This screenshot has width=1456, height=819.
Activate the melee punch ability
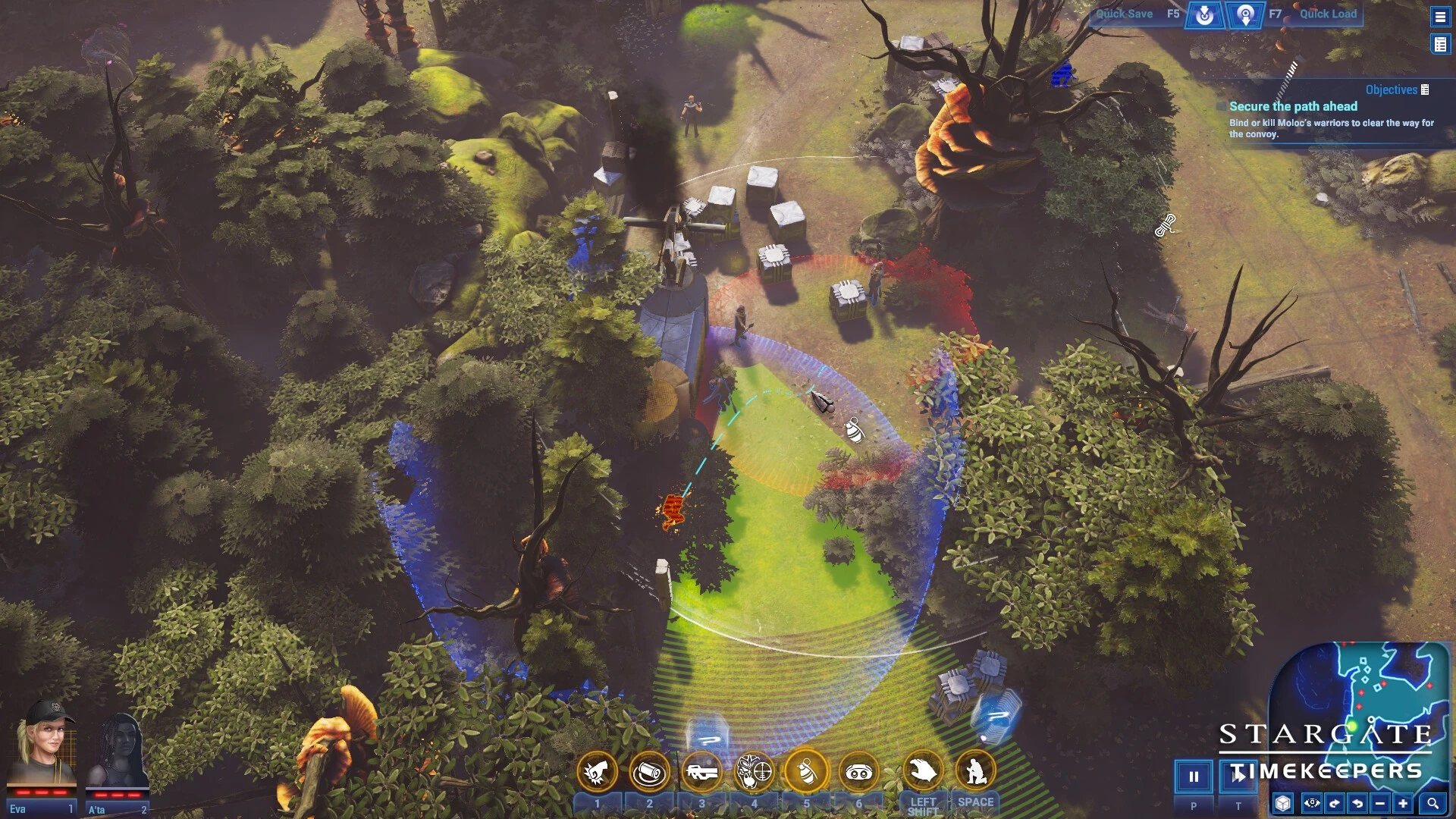pyautogui.click(x=597, y=772)
